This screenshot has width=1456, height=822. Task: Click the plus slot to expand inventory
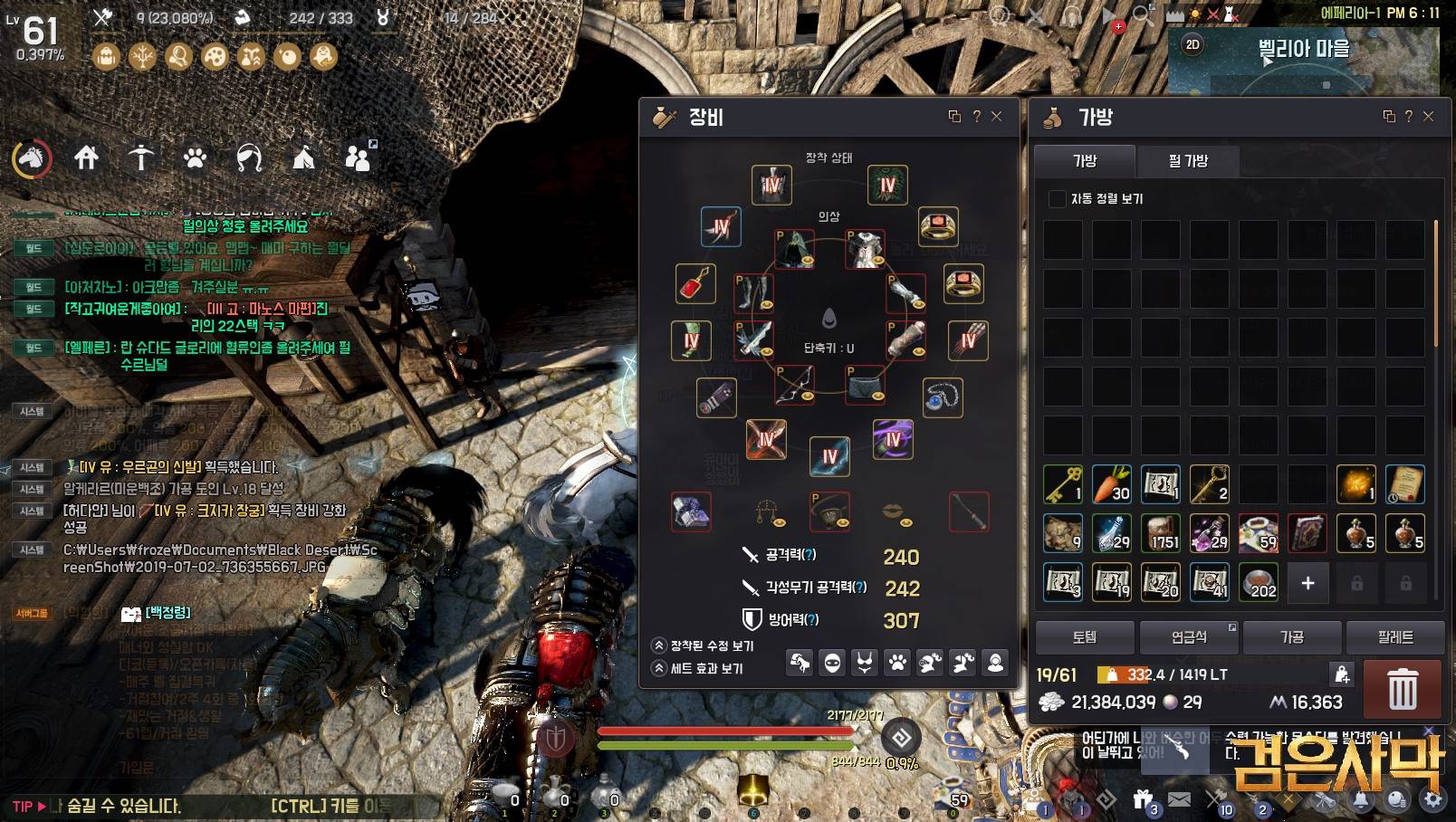coord(1308,583)
